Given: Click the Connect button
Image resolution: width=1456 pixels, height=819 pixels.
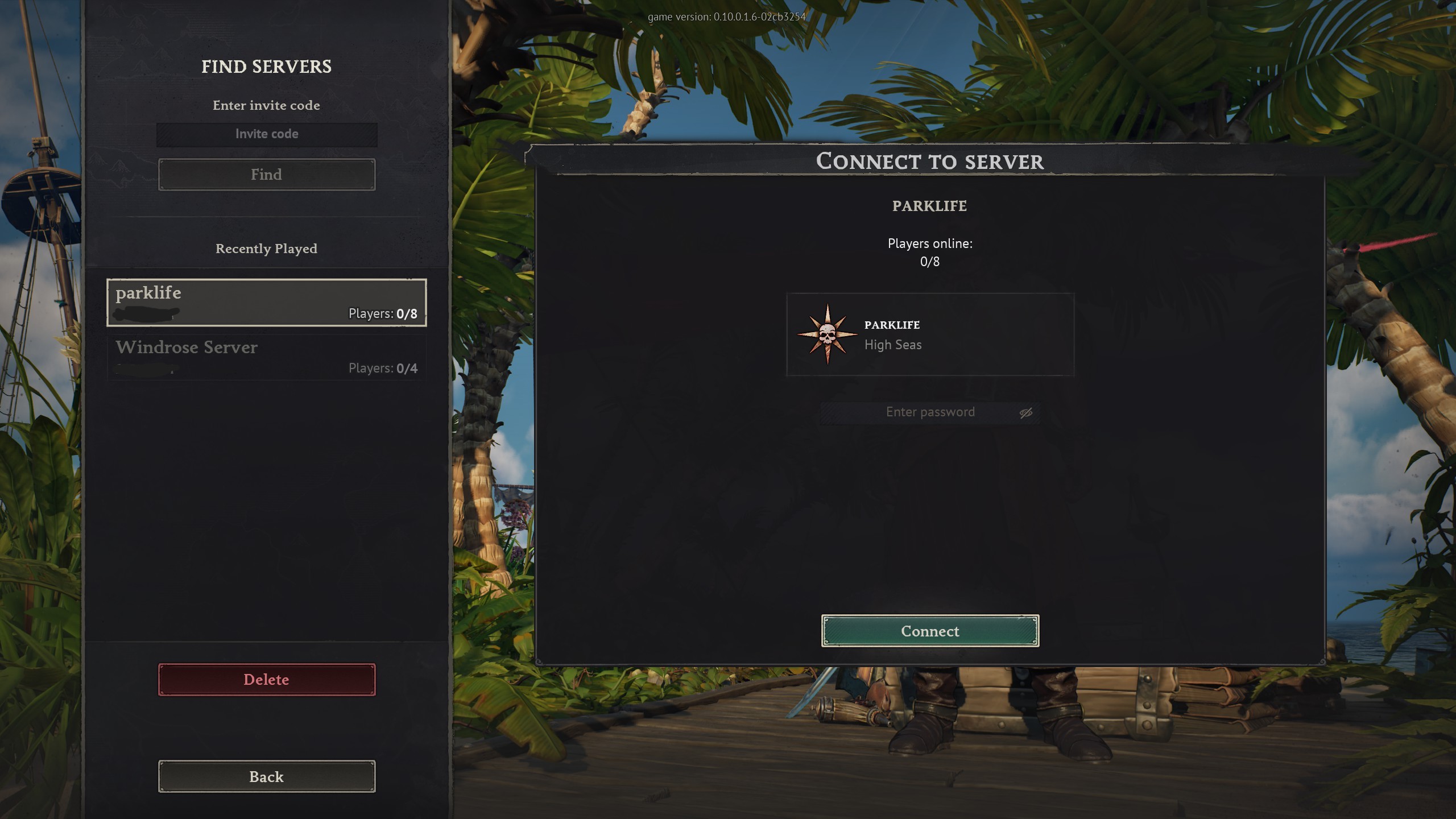Looking at the screenshot, I should [929, 631].
